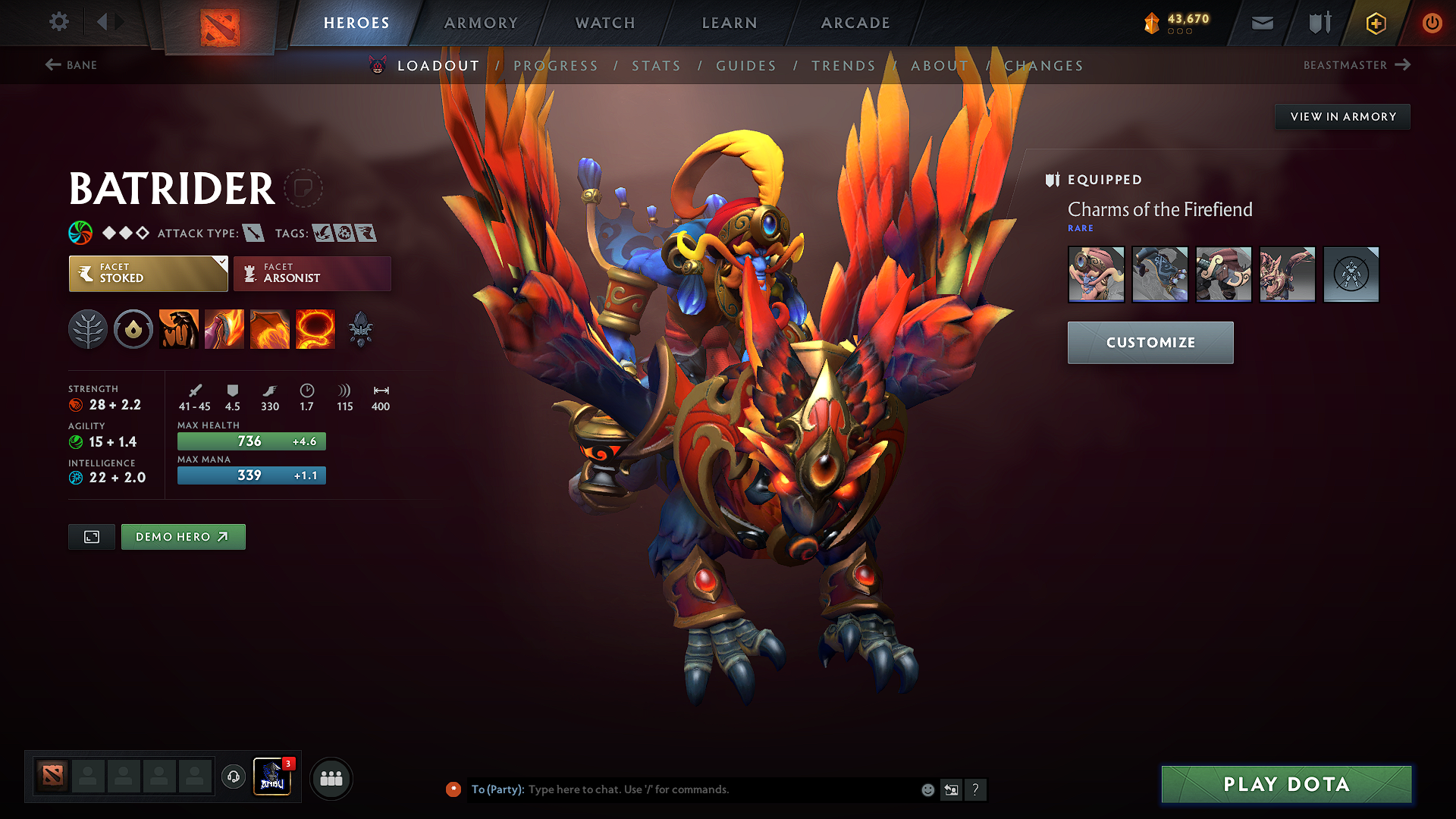Click the PLAY DOTA button
The image size is (1456, 819).
pos(1285,785)
